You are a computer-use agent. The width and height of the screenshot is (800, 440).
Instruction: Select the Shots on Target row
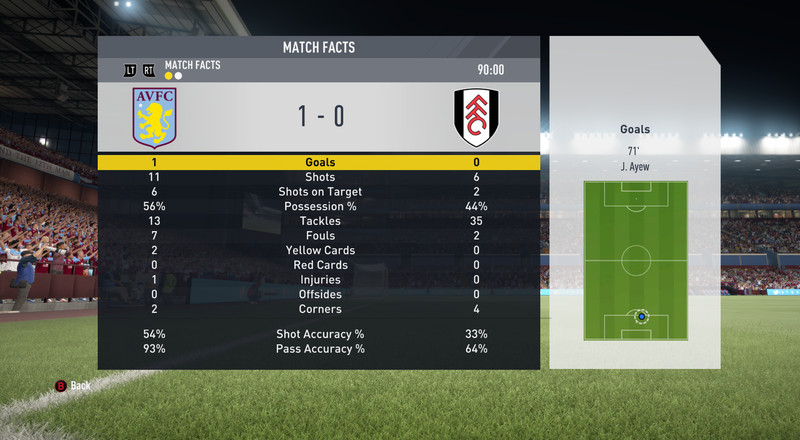pyautogui.click(x=319, y=192)
